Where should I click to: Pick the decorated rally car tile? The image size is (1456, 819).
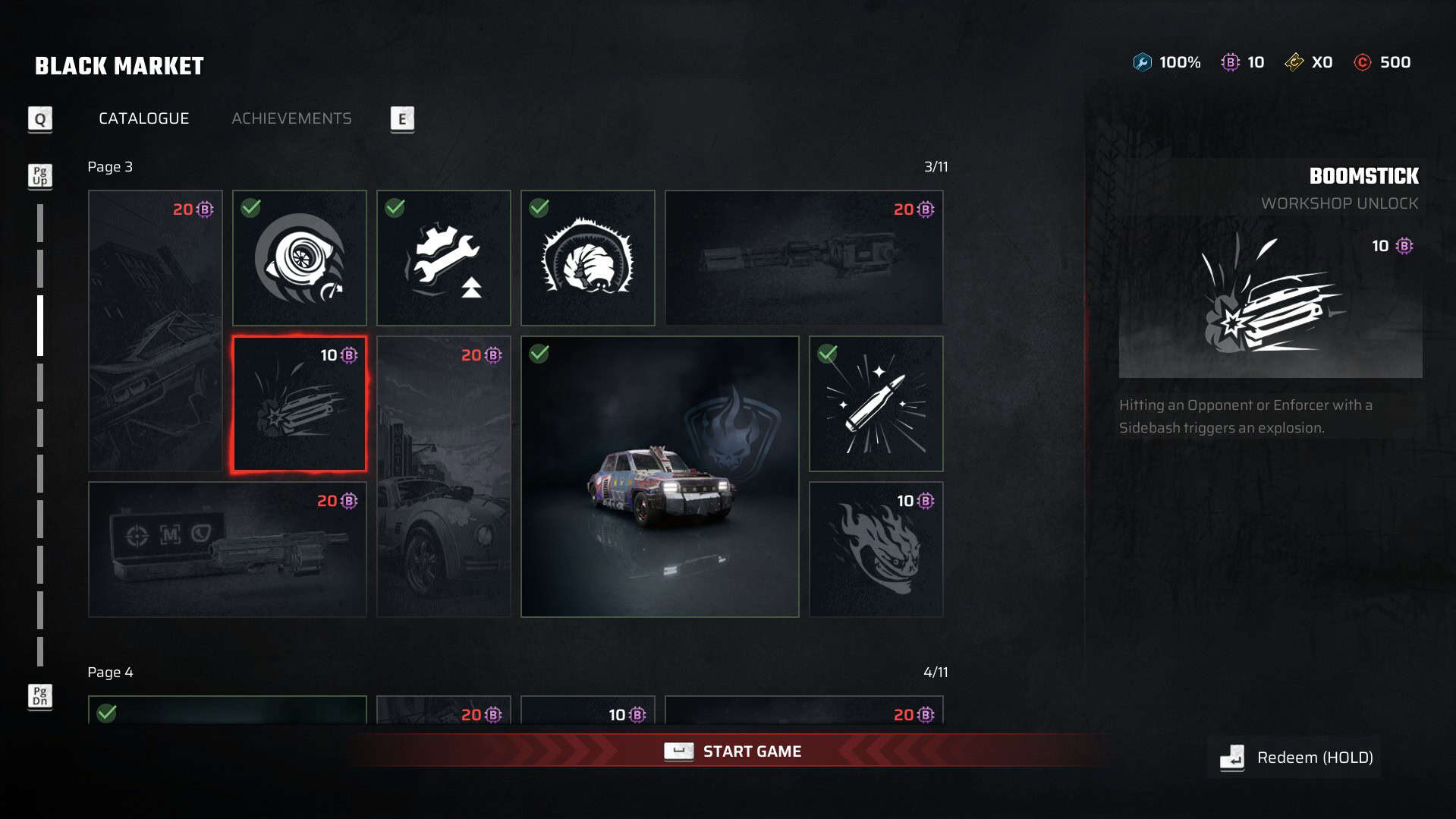(659, 476)
